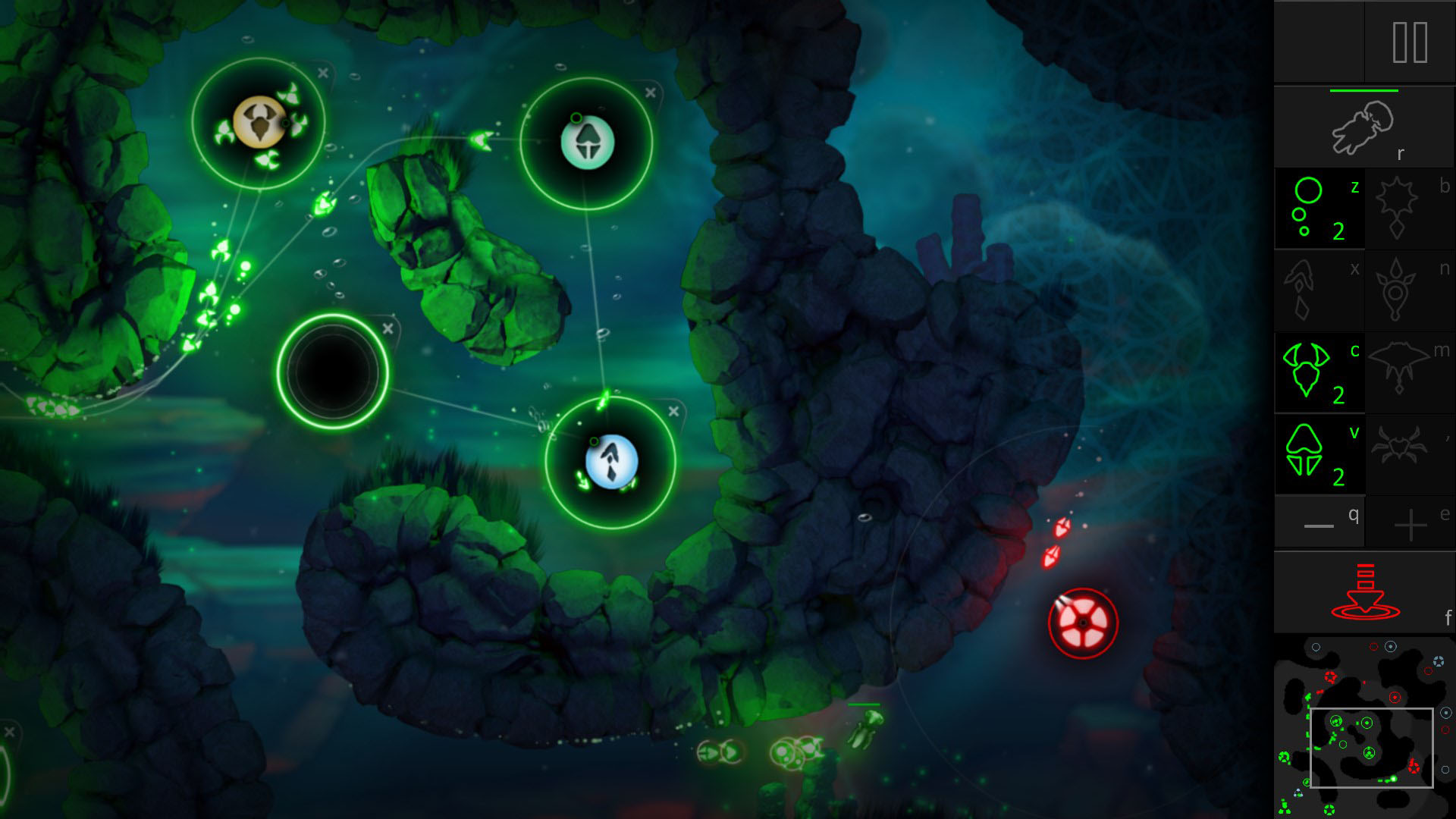
Task: Click the selected creature portrait (r)
Action: (x=1363, y=127)
